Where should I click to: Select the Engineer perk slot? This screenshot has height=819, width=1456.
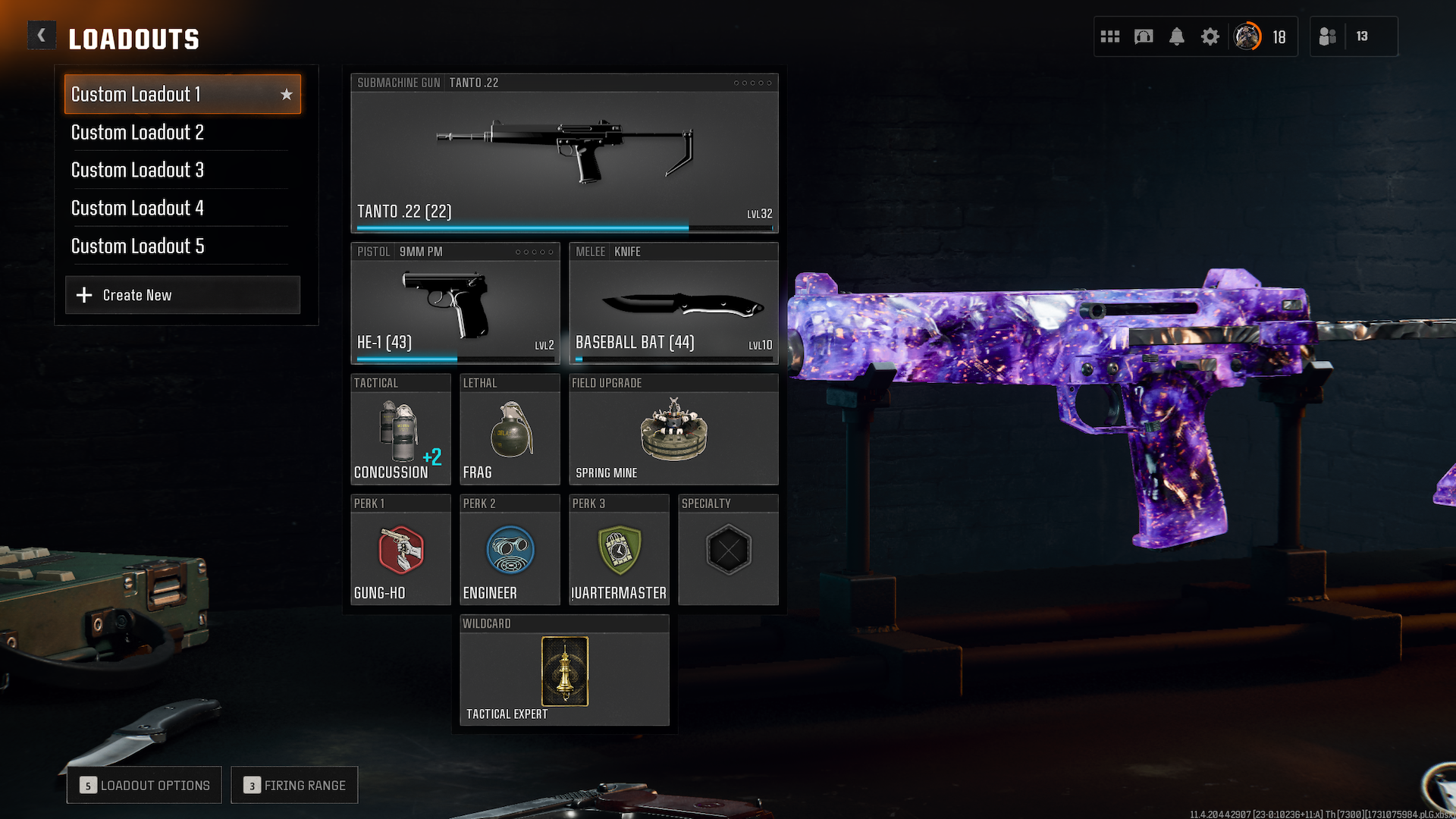[x=510, y=551]
